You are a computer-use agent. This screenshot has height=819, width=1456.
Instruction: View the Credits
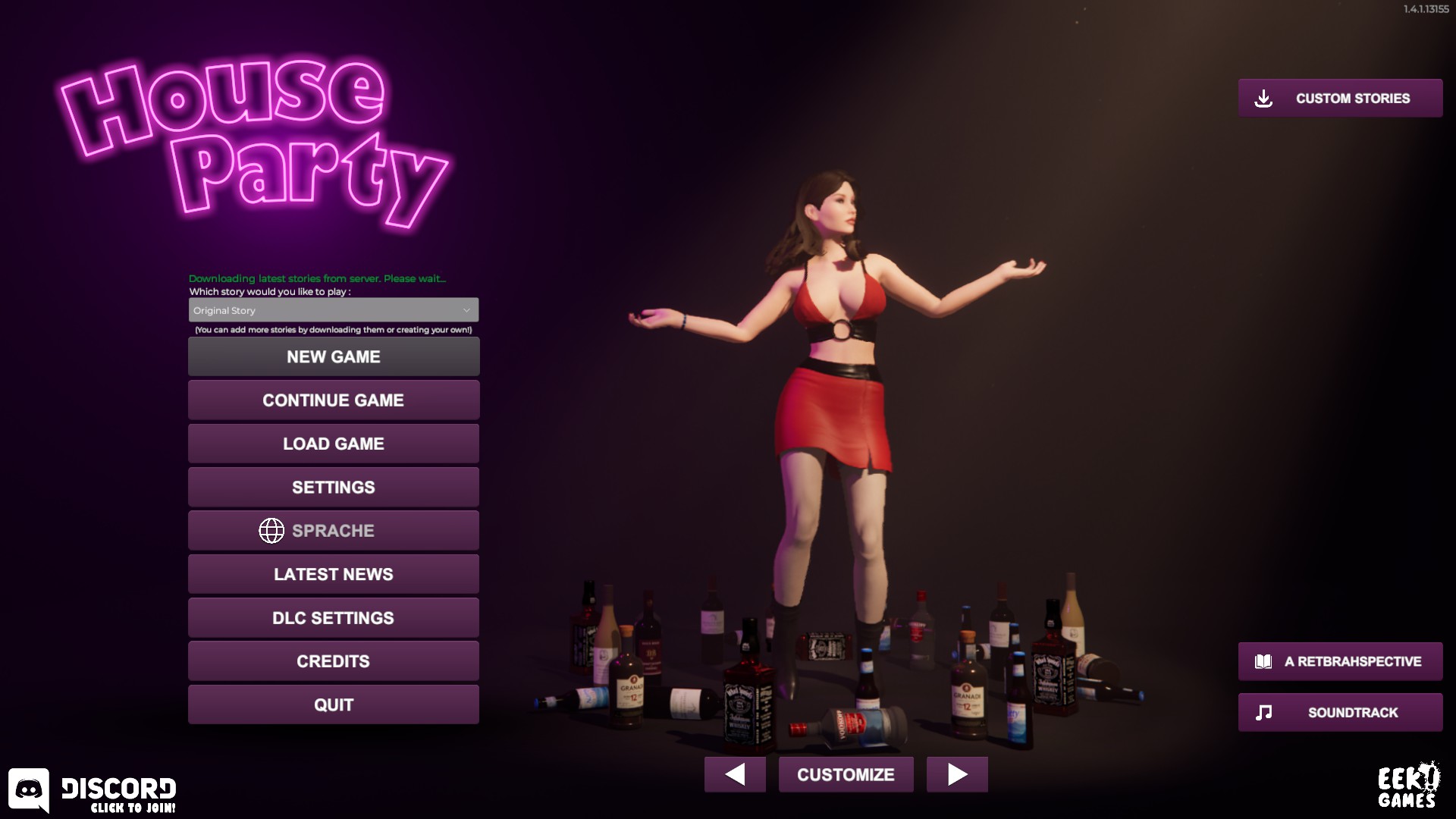click(x=334, y=661)
